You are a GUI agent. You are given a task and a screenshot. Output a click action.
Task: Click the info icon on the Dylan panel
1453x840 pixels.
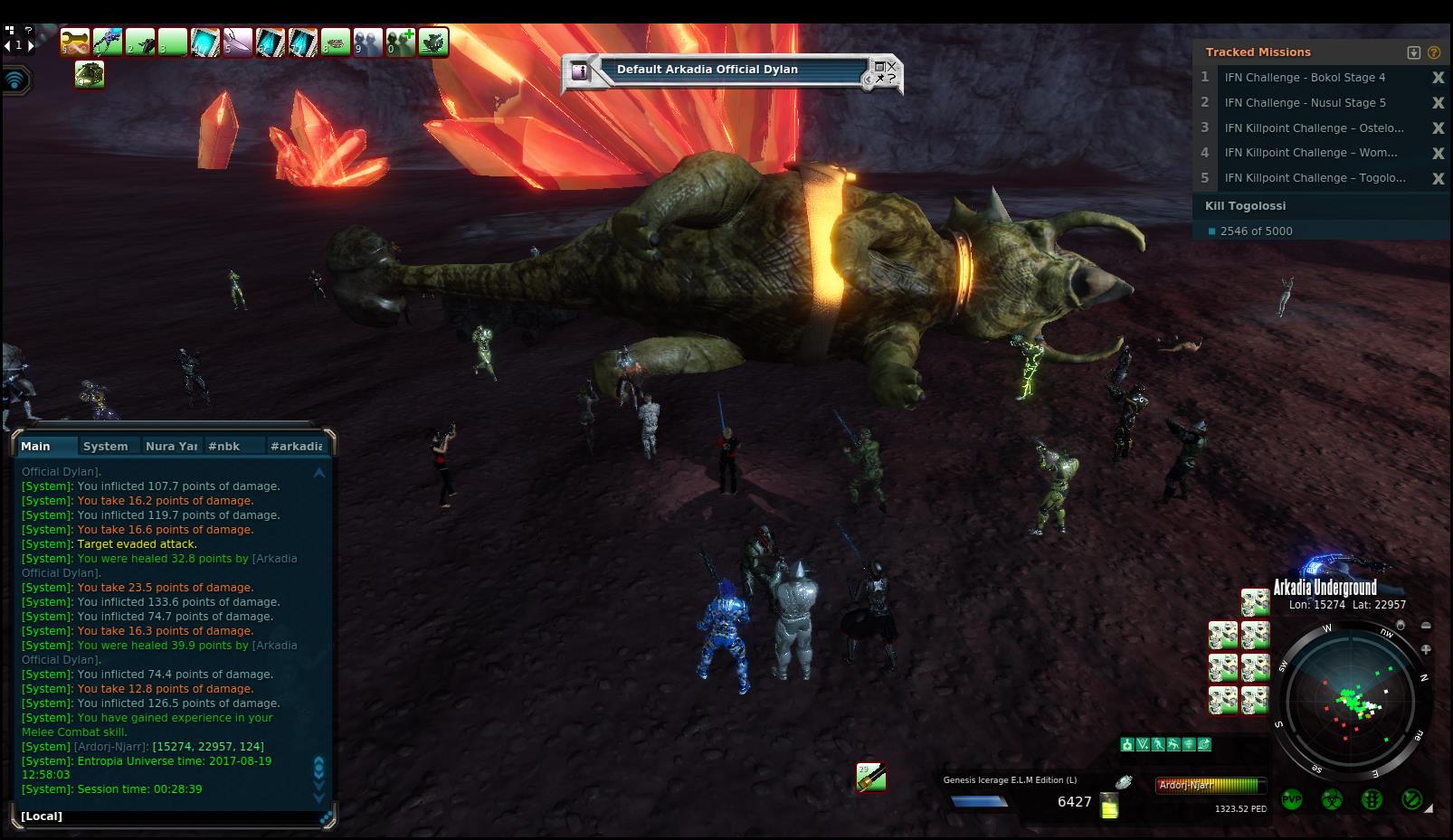(581, 71)
